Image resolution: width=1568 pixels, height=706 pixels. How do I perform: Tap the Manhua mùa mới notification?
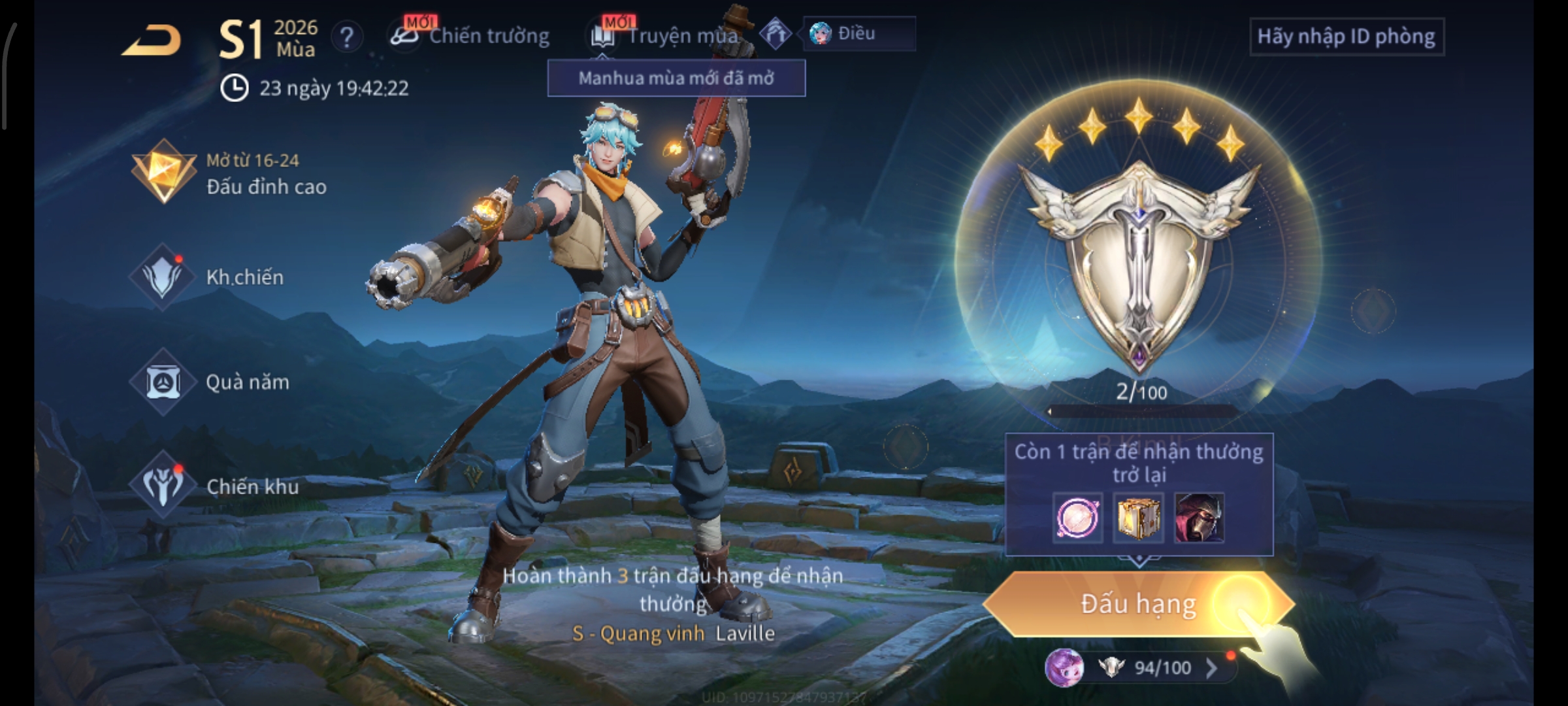[676, 78]
